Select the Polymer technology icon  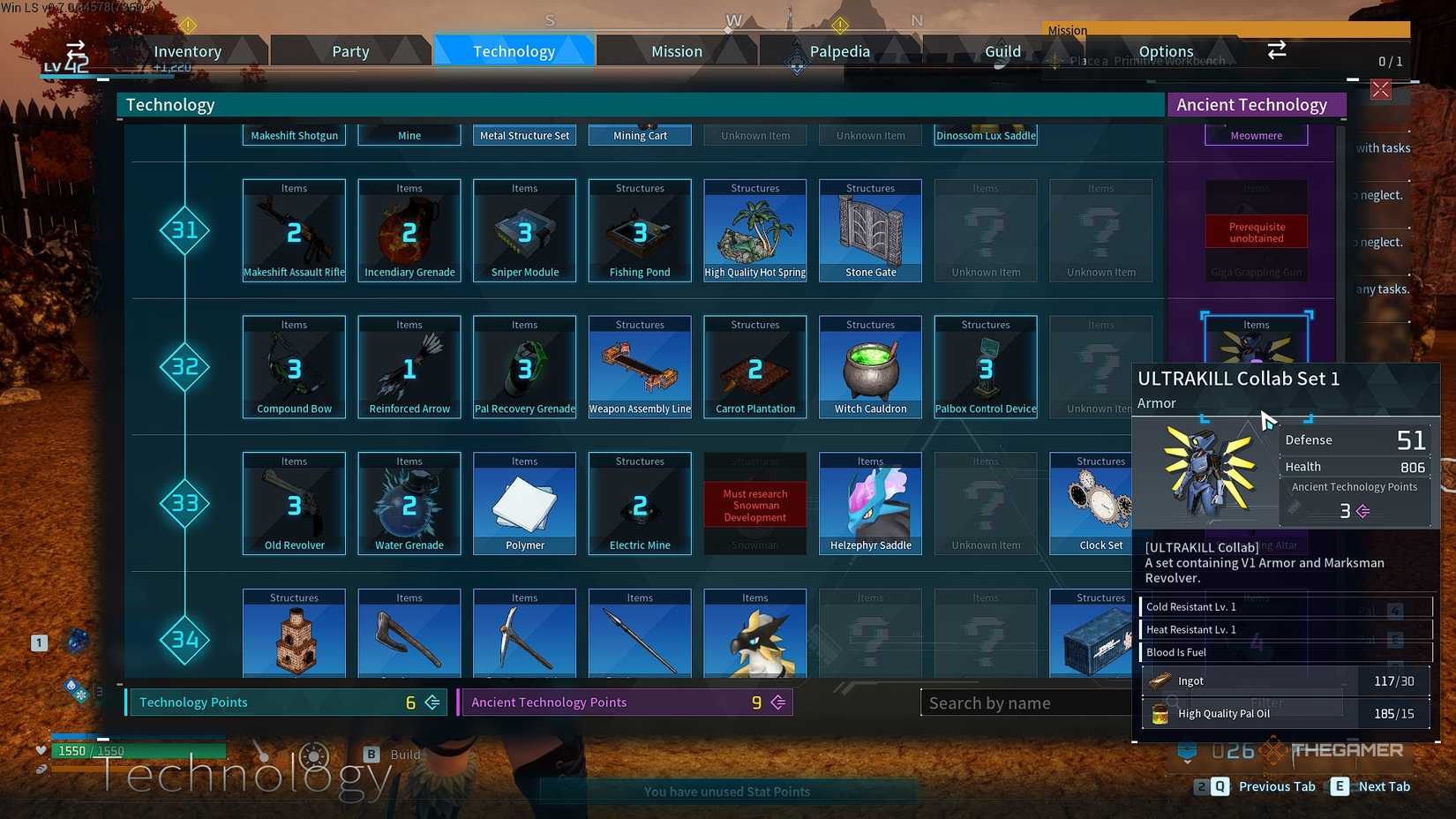[524, 503]
